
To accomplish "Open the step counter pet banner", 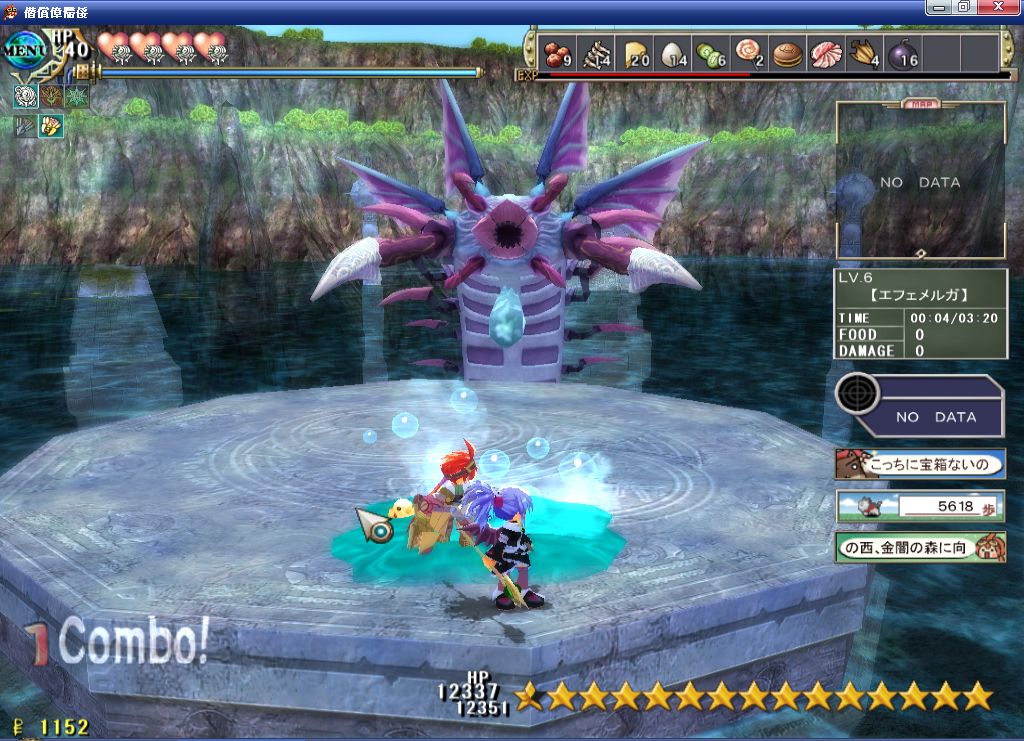I will [x=921, y=506].
